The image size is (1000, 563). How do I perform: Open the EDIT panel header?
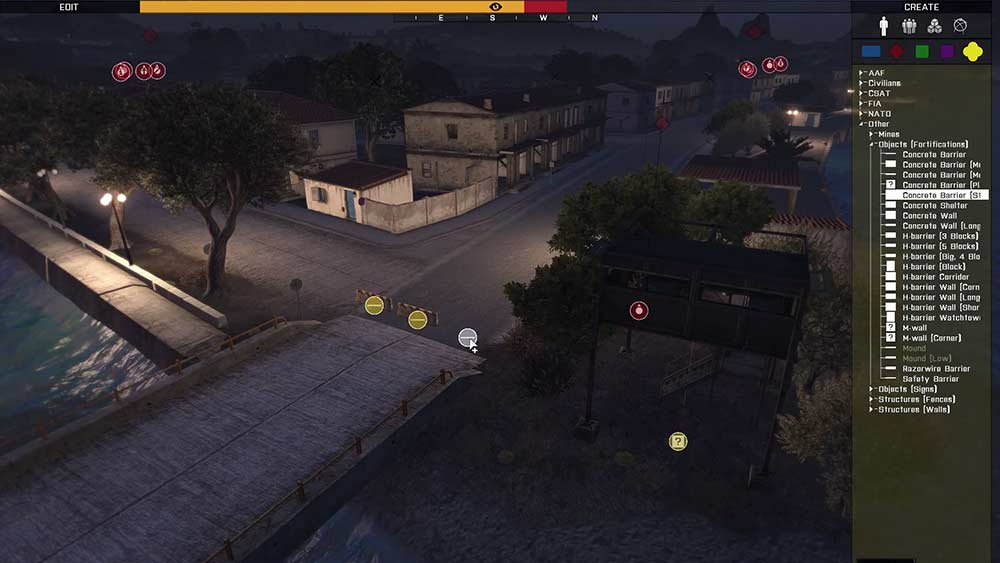coord(69,6)
